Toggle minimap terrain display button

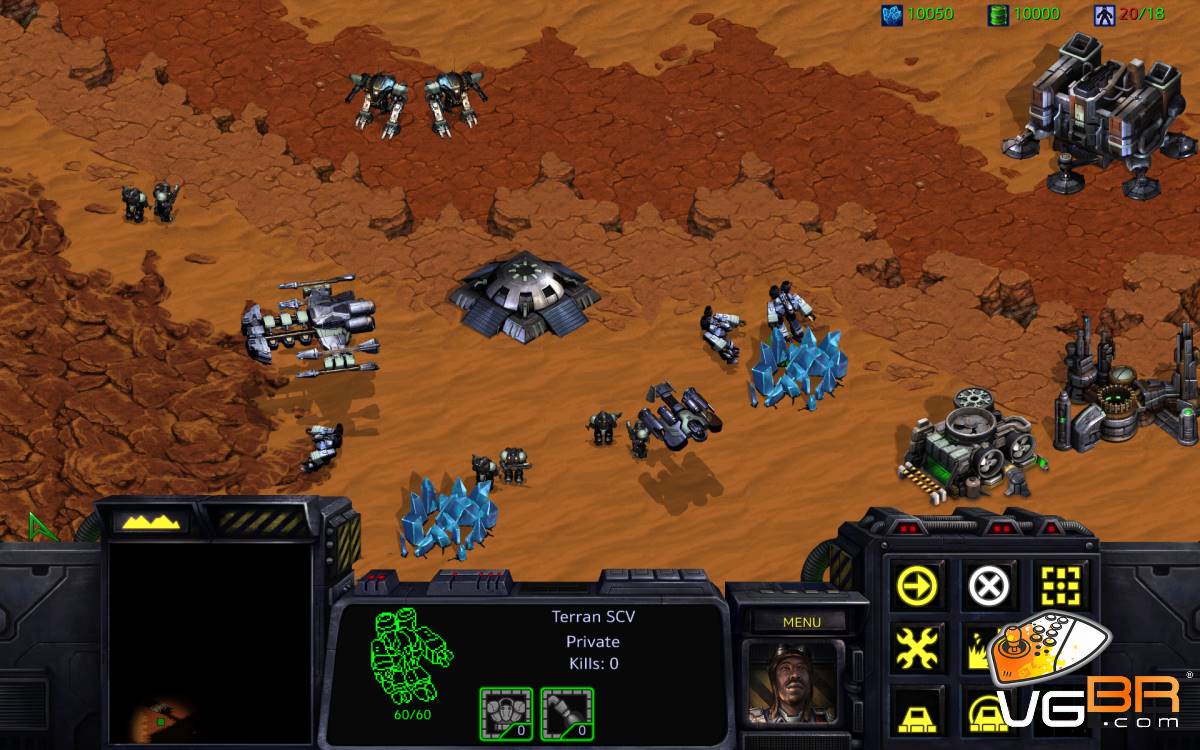point(150,521)
